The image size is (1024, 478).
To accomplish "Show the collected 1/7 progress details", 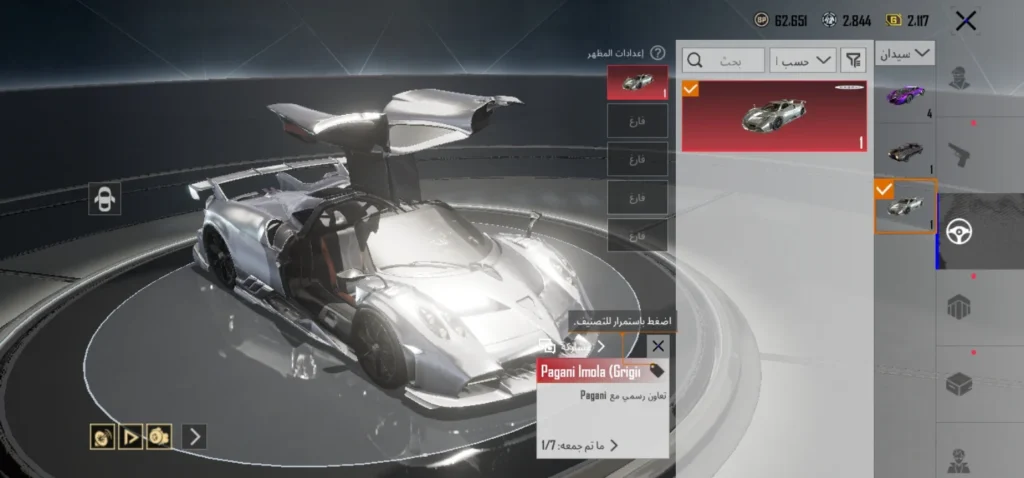I will click(x=580, y=445).
